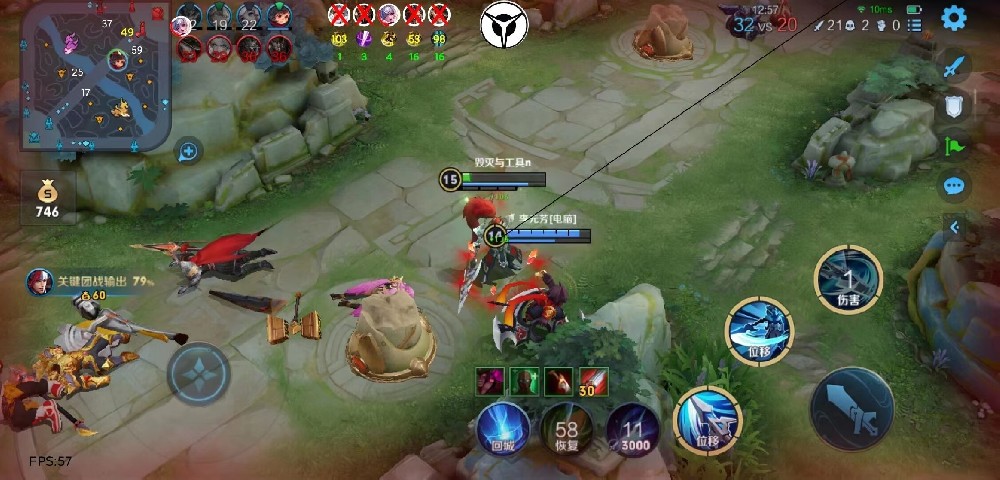Use the 恢复 restore spell

pos(568,427)
